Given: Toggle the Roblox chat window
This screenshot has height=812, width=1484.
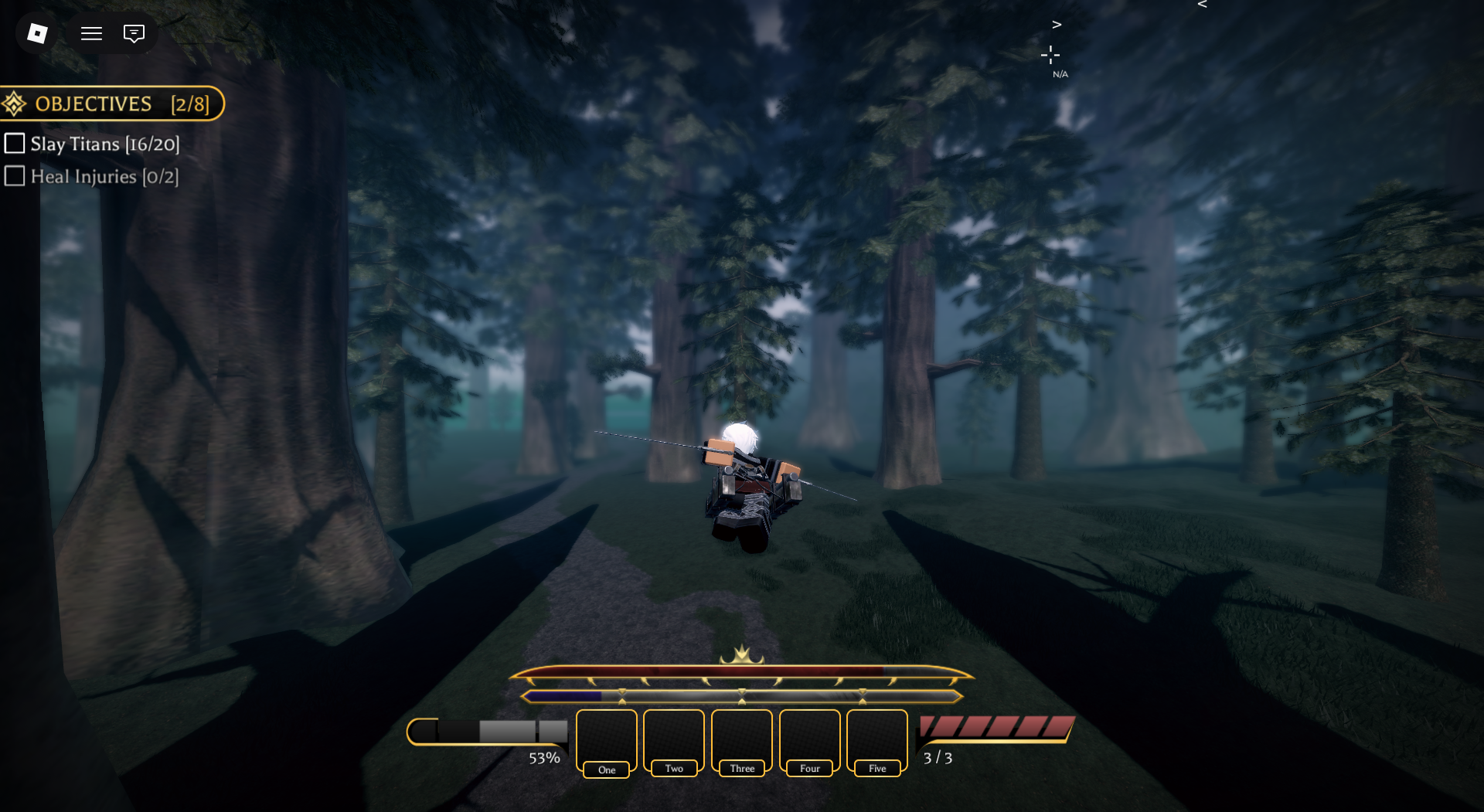Looking at the screenshot, I should click(x=134, y=33).
